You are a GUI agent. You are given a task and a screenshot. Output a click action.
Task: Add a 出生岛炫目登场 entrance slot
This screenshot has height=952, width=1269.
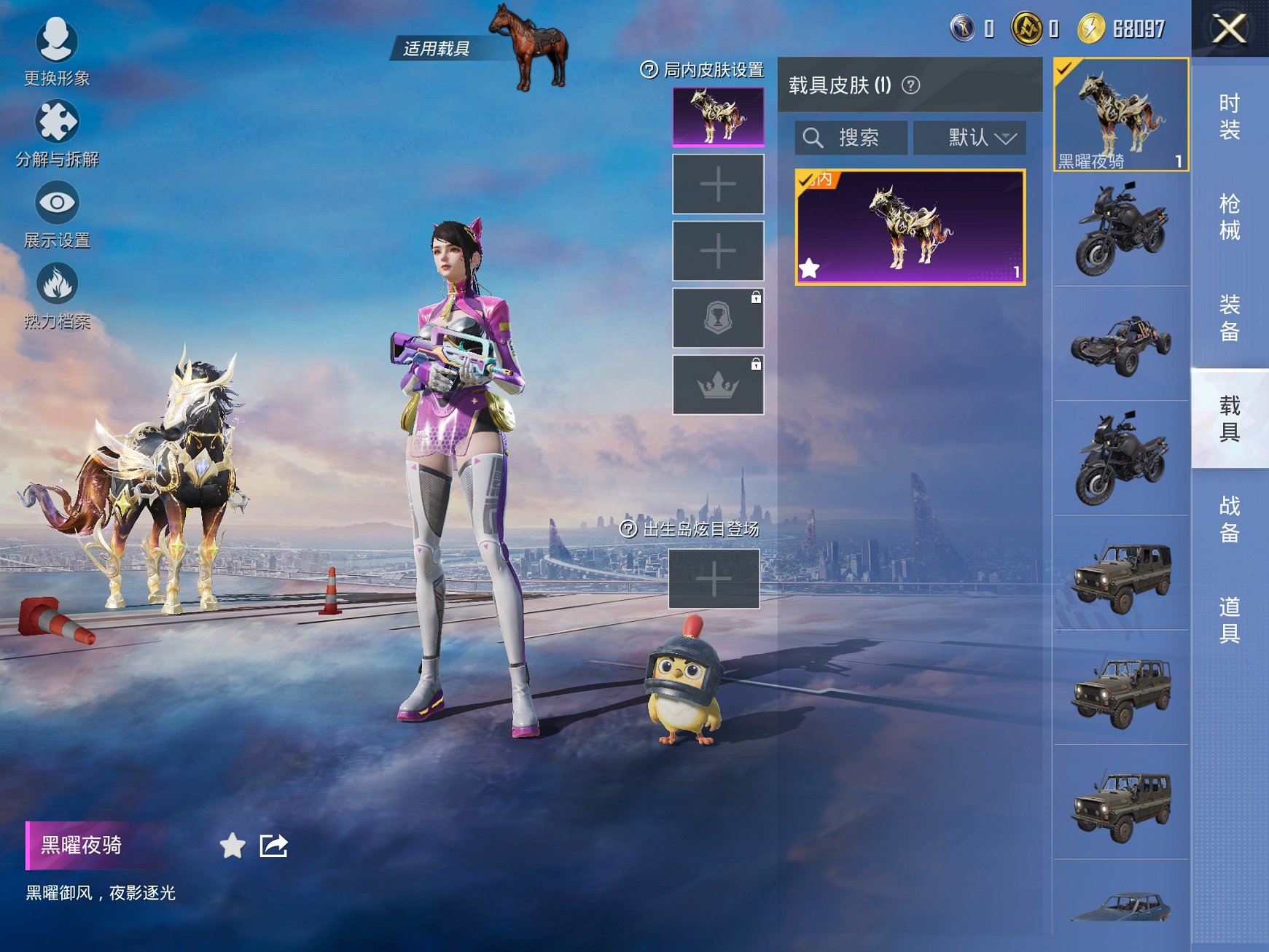(x=714, y=579)
